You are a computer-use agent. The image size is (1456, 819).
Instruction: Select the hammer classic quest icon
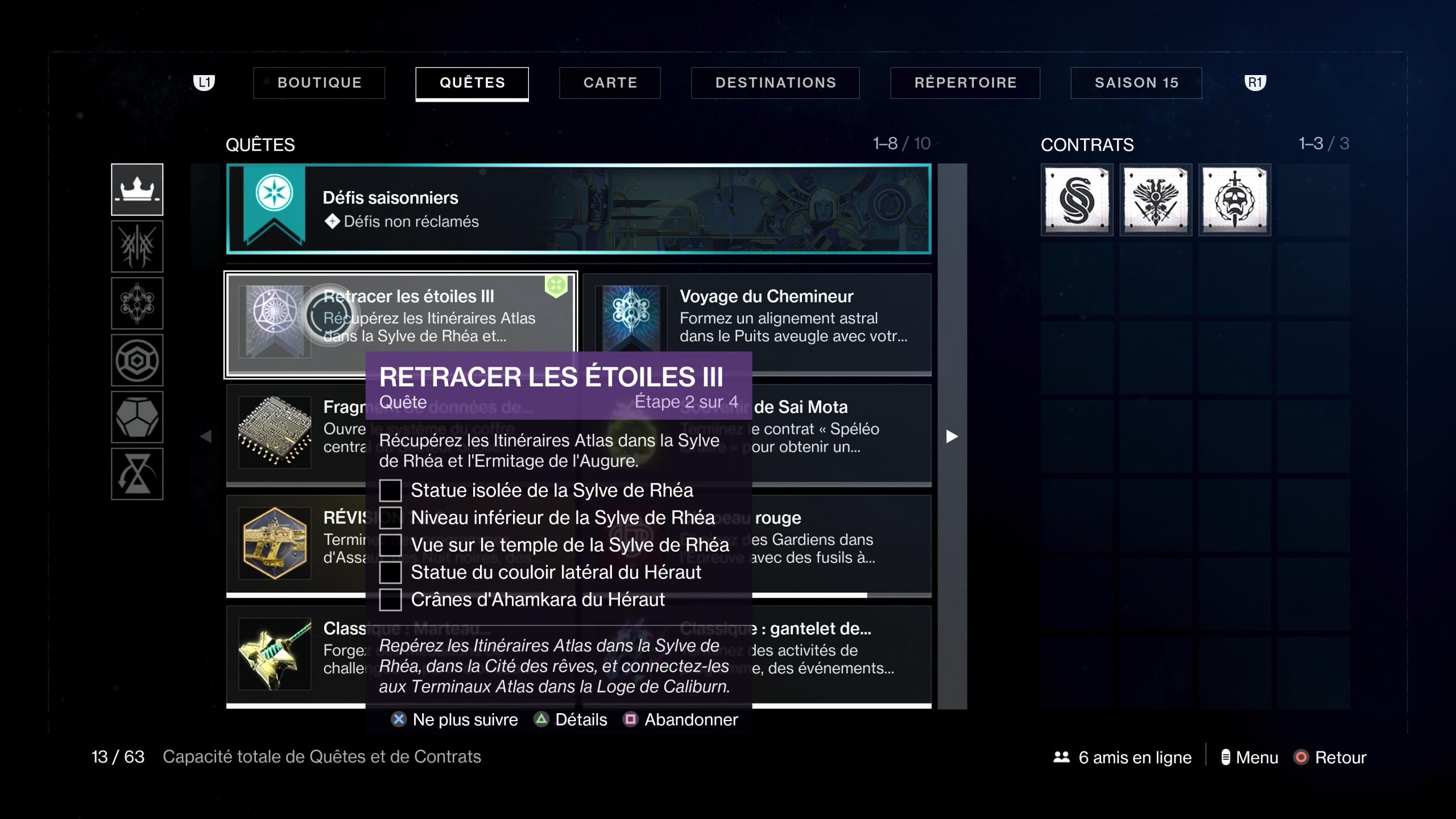275,654
